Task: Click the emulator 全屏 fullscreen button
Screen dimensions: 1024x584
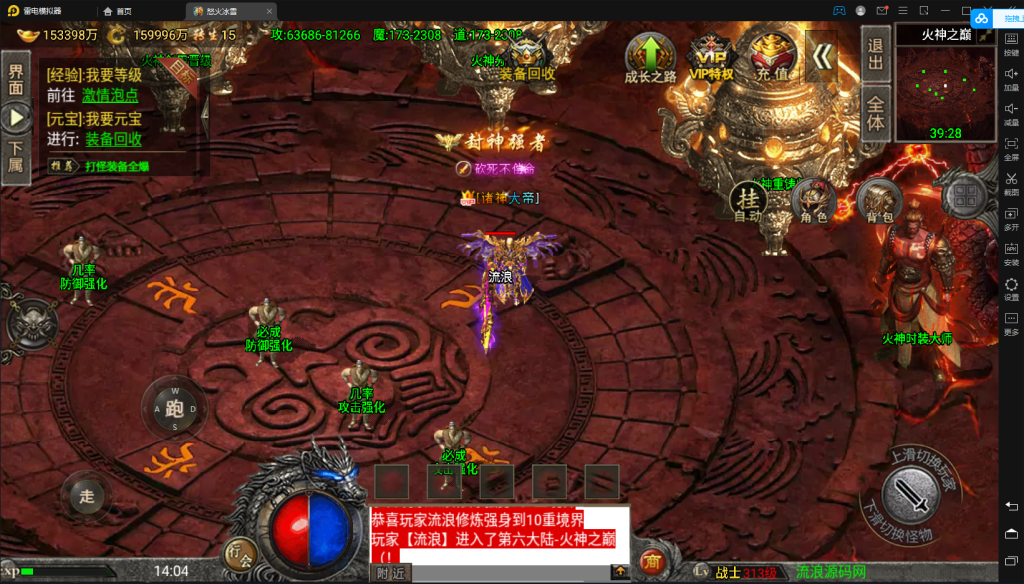Action: coord(1011,148)
